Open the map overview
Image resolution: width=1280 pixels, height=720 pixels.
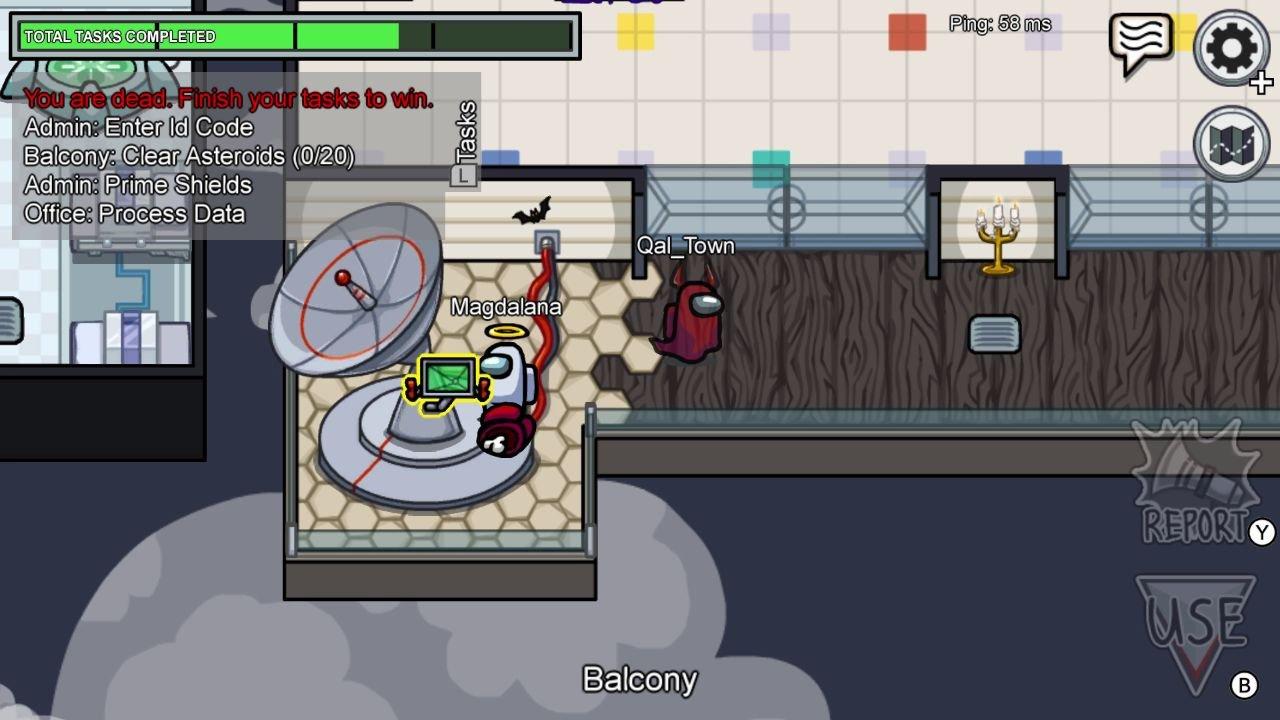[1229, 140]
